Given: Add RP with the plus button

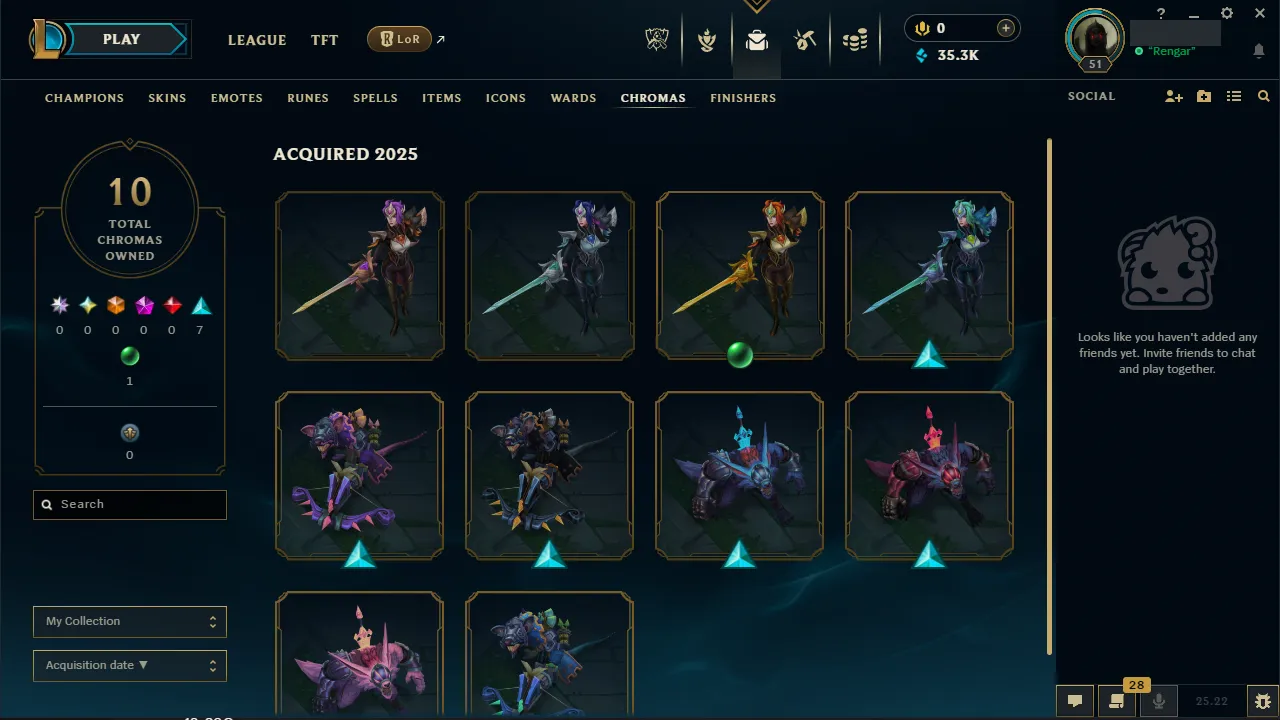Looking at the screenshot, I should pyautogui.click(x=1006, y=28).
